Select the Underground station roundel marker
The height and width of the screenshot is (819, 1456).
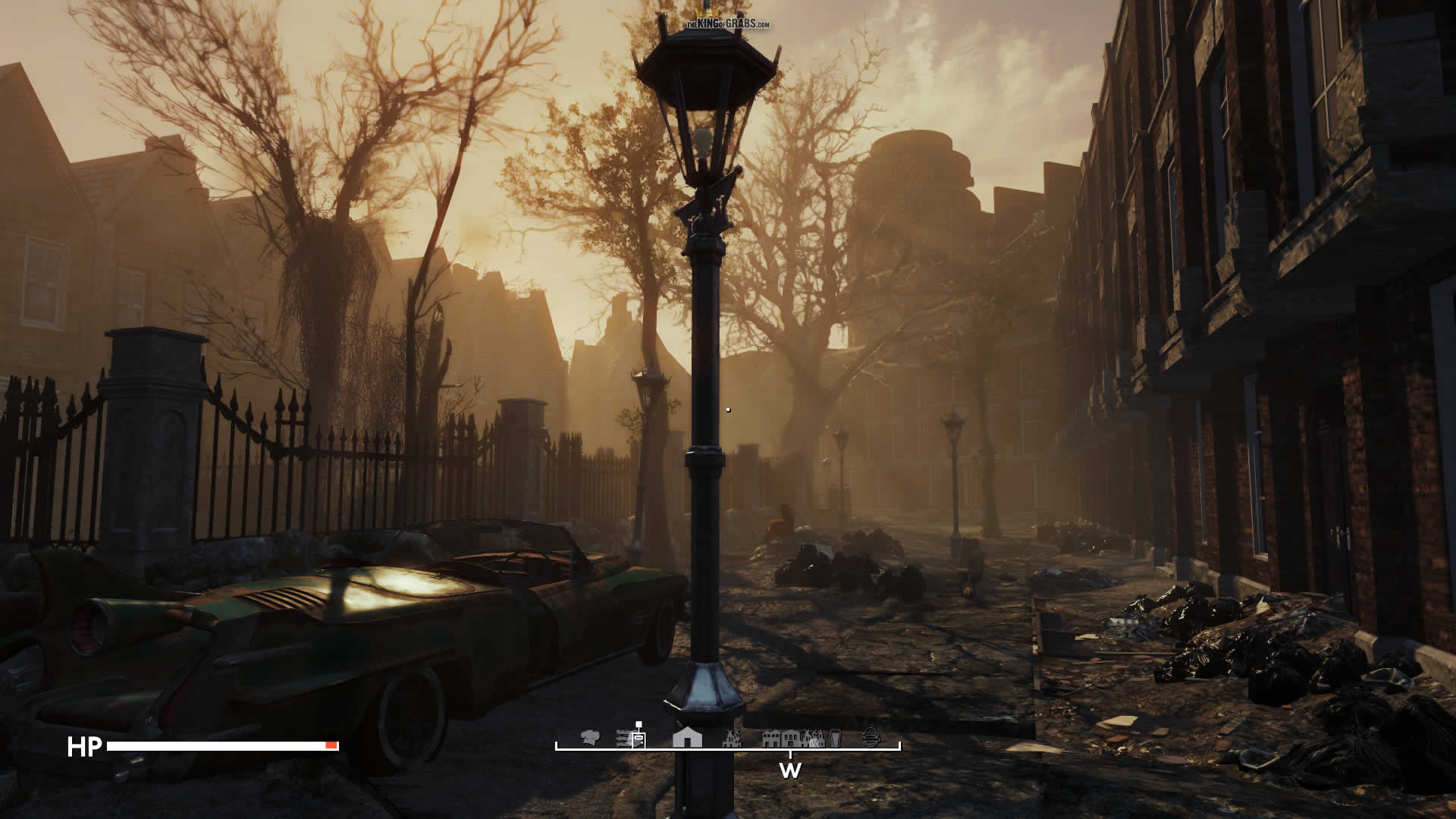coord(871,737)
